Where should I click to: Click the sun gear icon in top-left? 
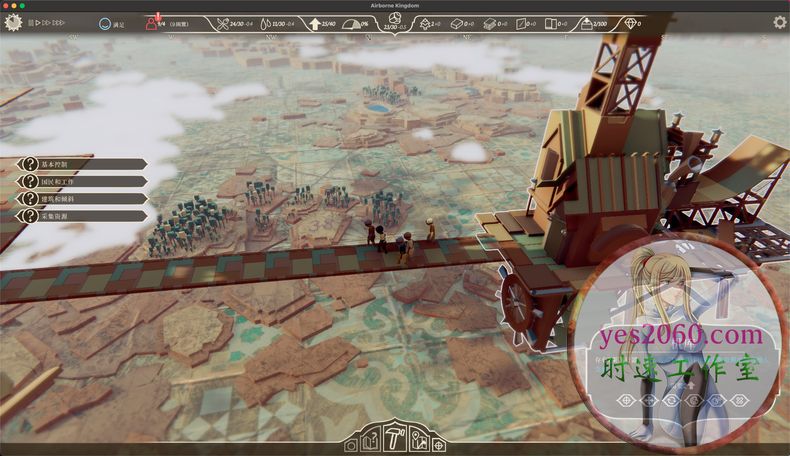13,22
